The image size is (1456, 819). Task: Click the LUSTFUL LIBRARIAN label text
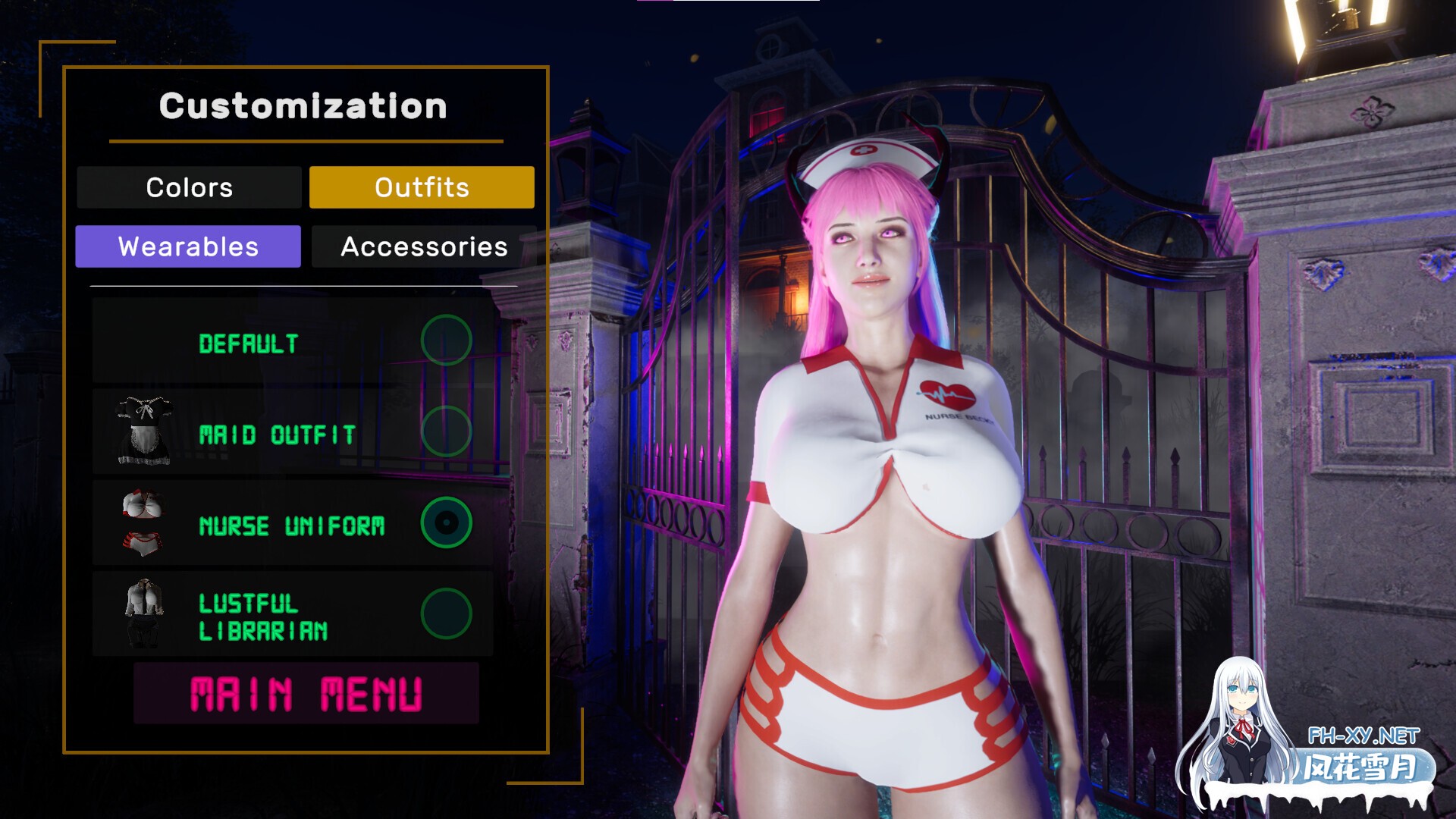click(263, 615)
